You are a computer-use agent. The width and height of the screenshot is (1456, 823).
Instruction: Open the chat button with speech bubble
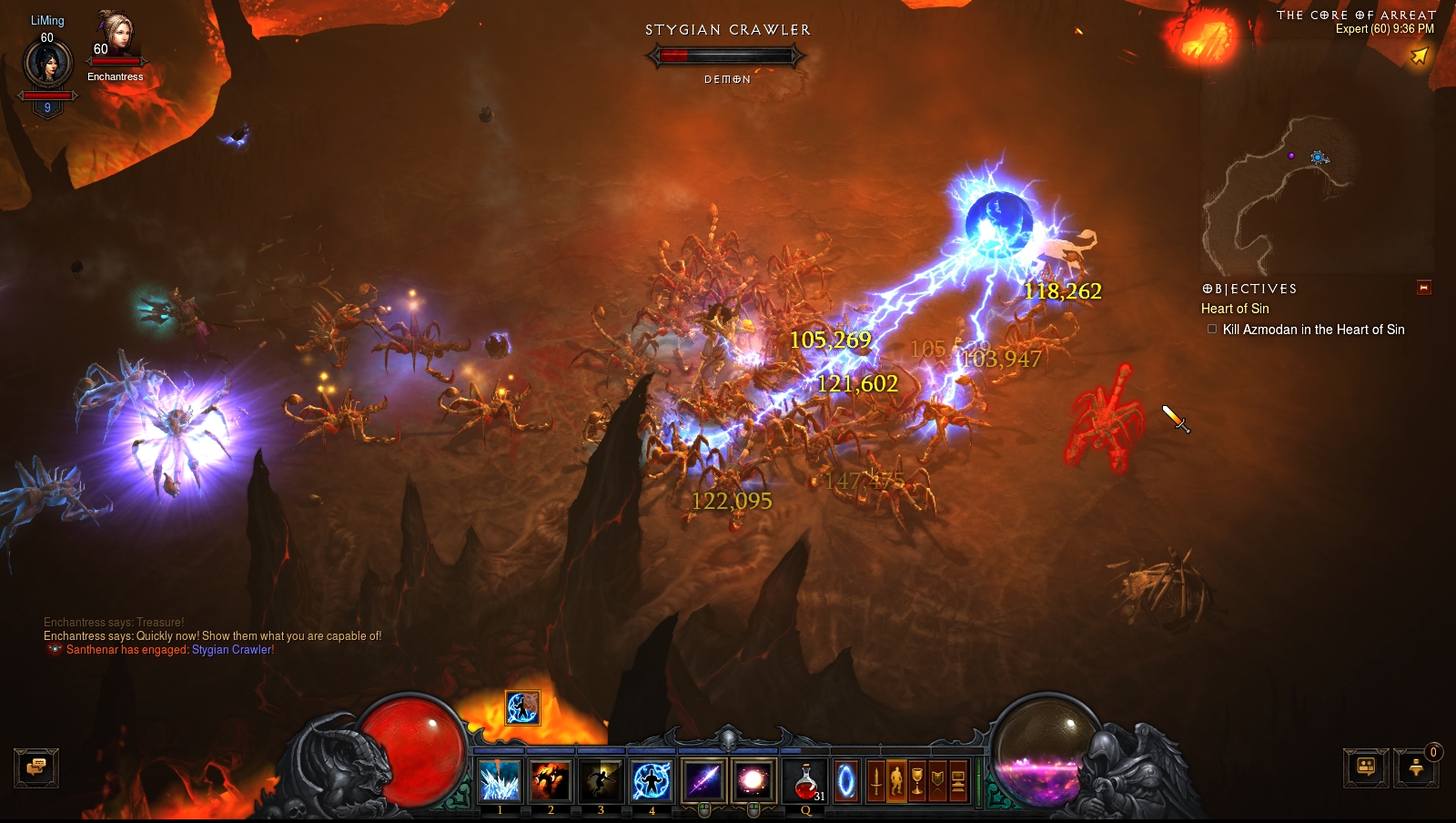pos(36,767)
